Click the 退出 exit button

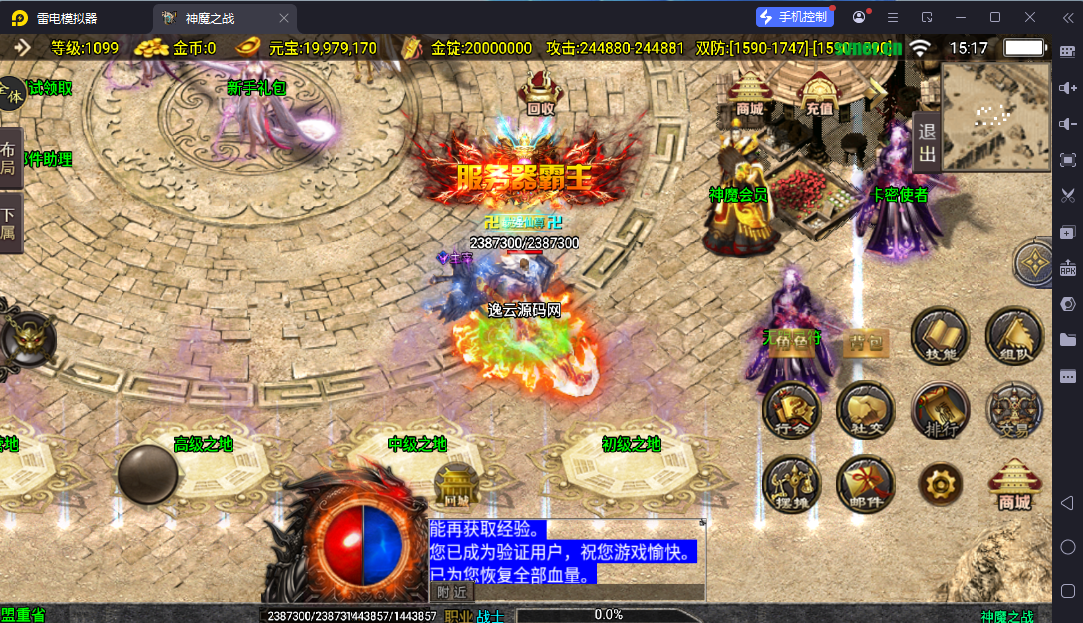[926, 142]
